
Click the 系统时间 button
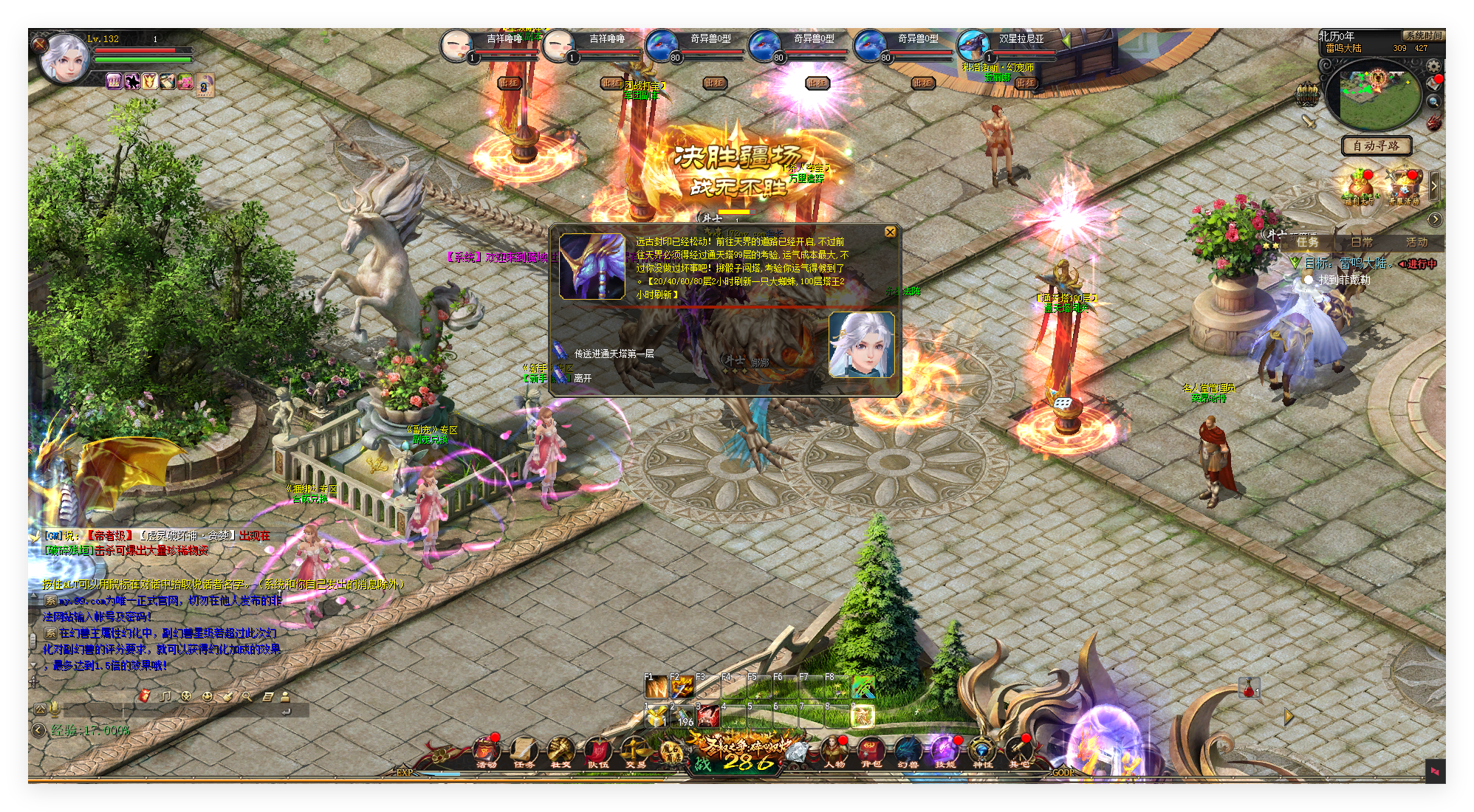tap(1422, 35)
